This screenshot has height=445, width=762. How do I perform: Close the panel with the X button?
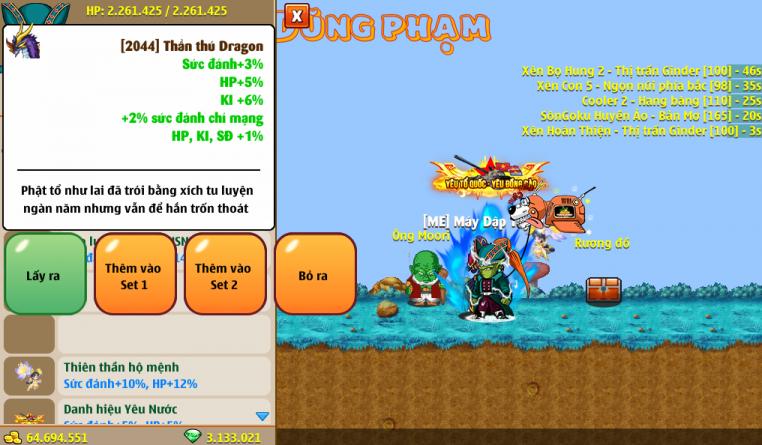[297, 16]
